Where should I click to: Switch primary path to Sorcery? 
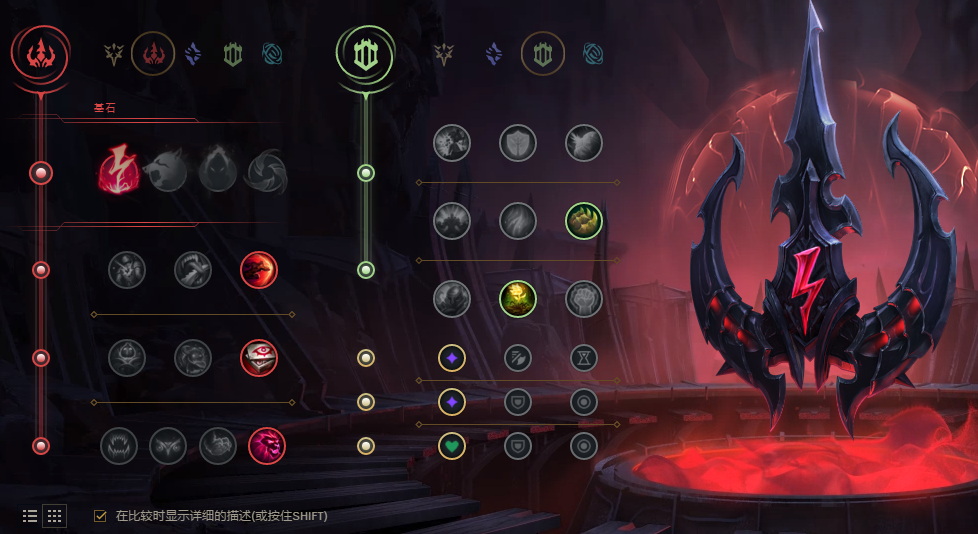click(x=193, y=54)
